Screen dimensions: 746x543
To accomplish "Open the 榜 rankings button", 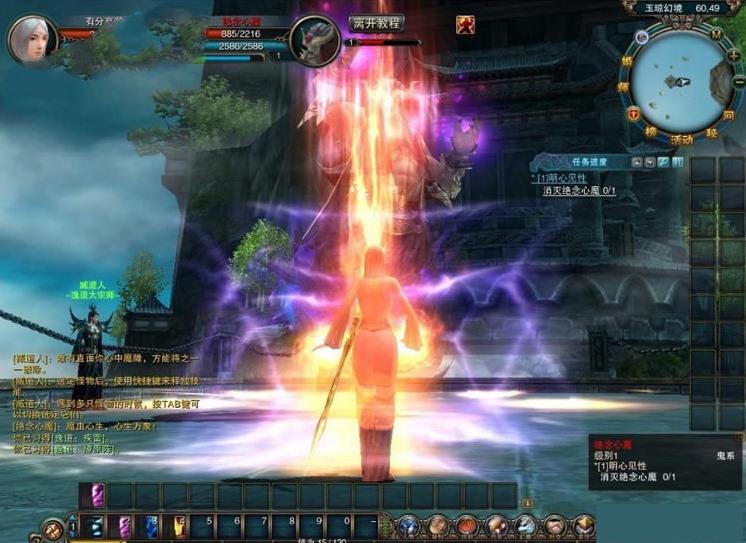I will click(650, 131).
